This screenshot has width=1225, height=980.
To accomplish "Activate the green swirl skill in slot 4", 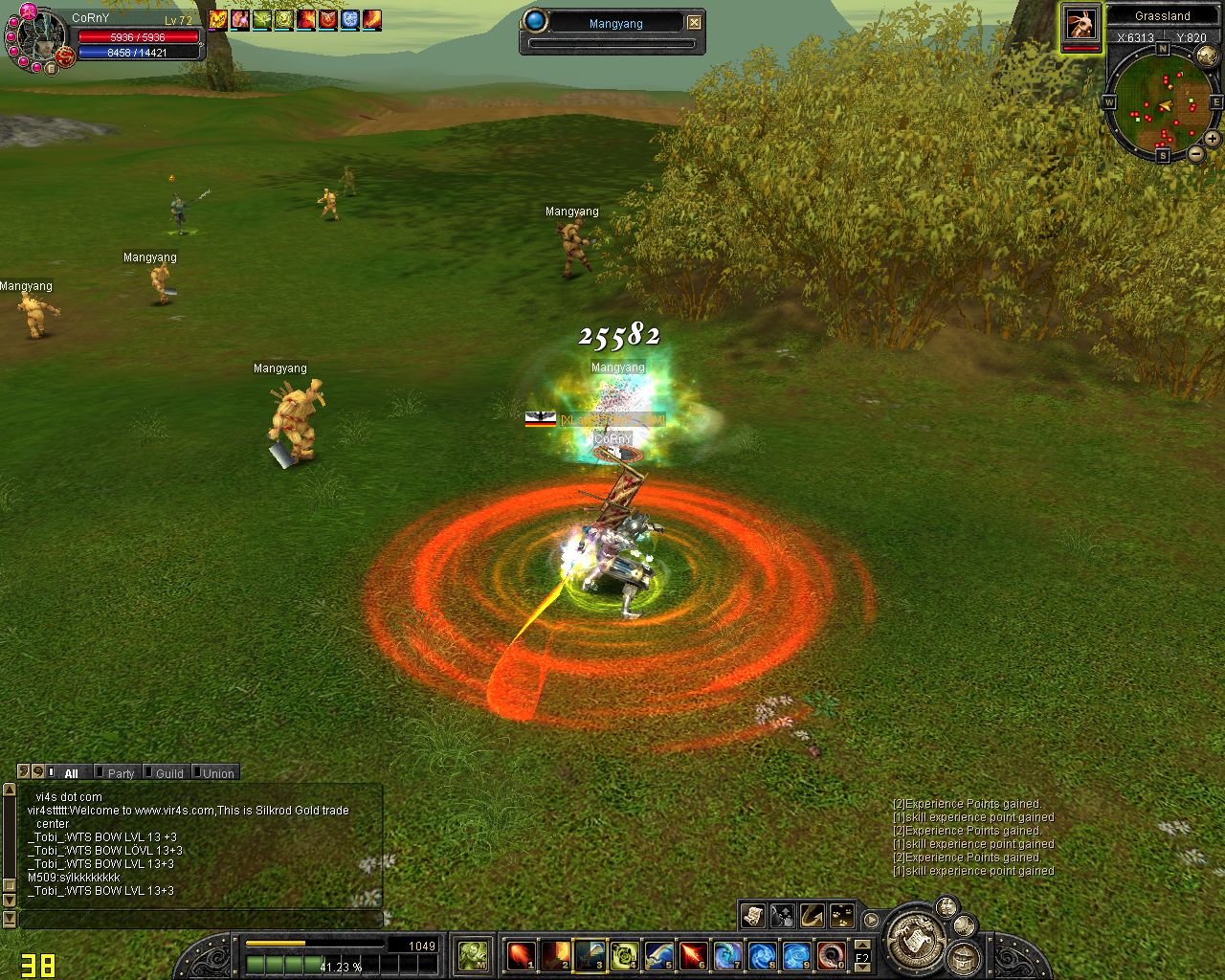I will click(x=624, y=955).
